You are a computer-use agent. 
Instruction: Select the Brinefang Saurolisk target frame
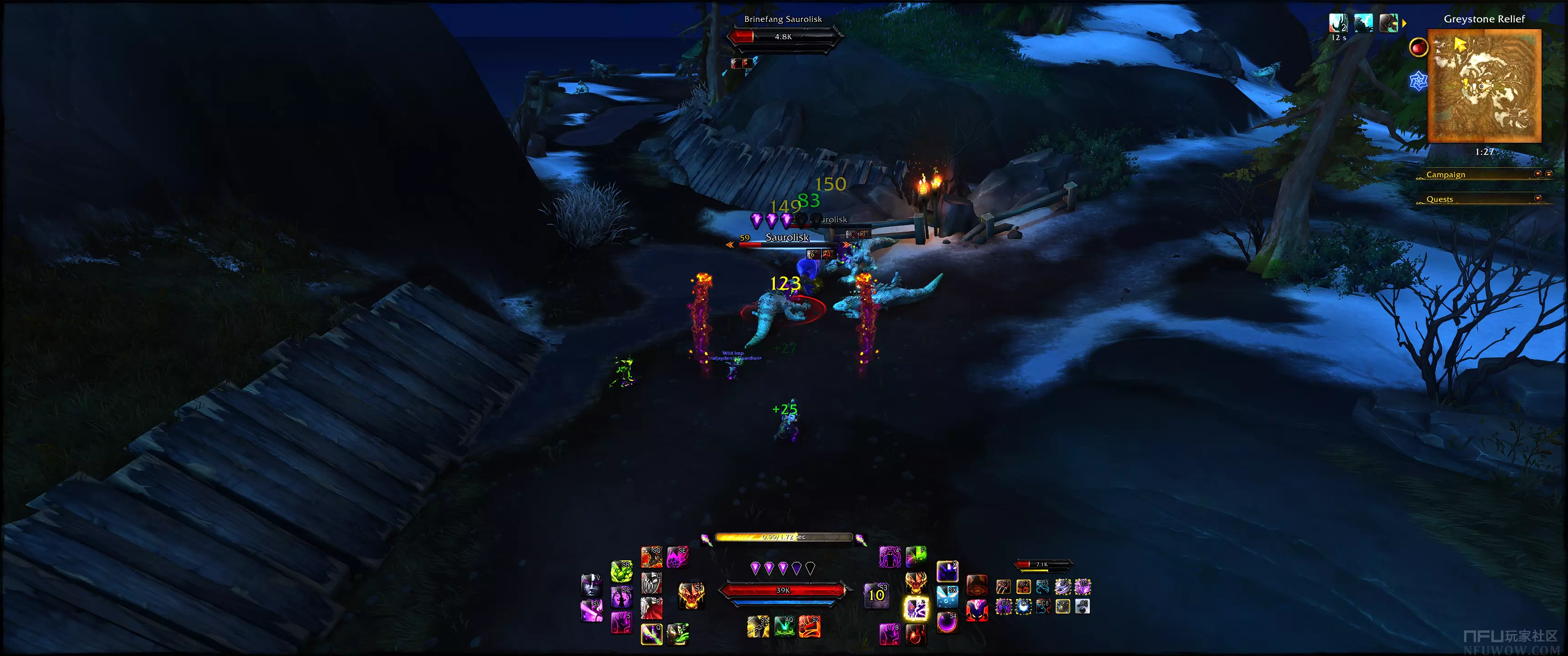[783, 36]
